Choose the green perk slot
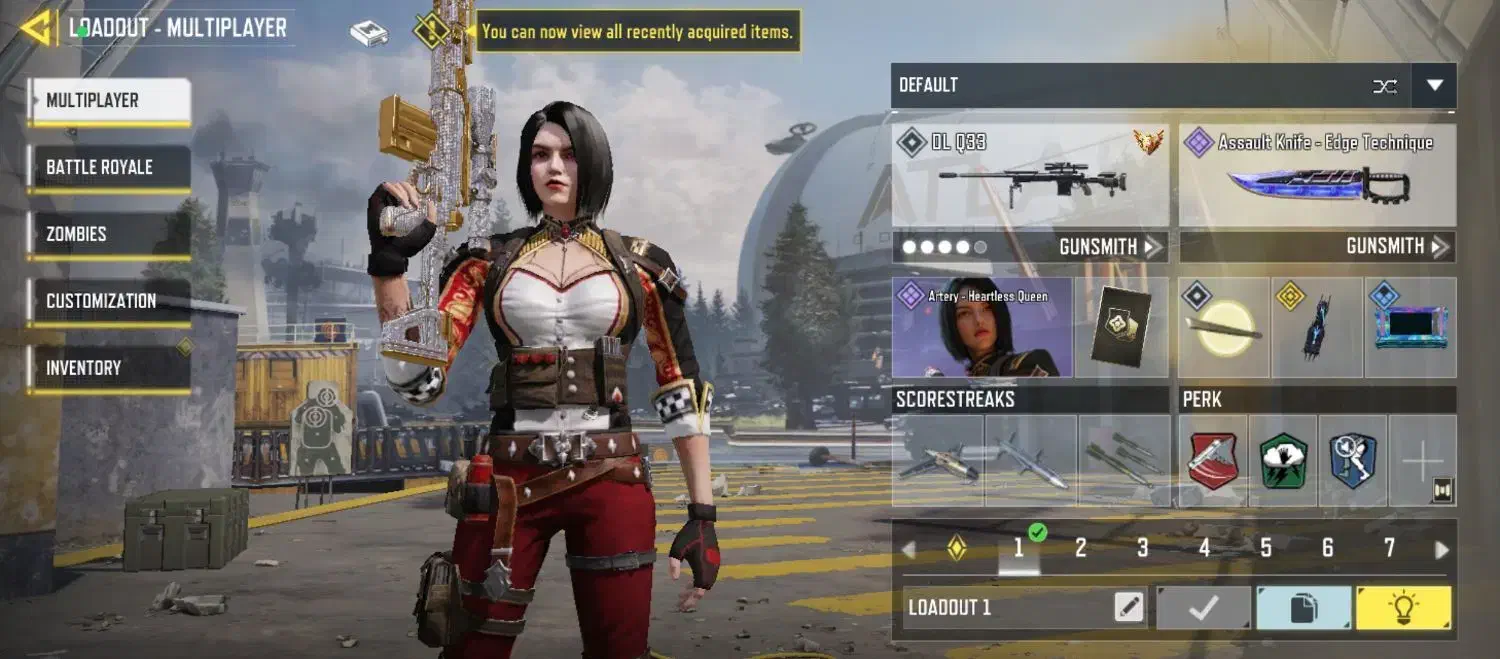The height and width of the screenshot is (659, 1500). 1282,461
